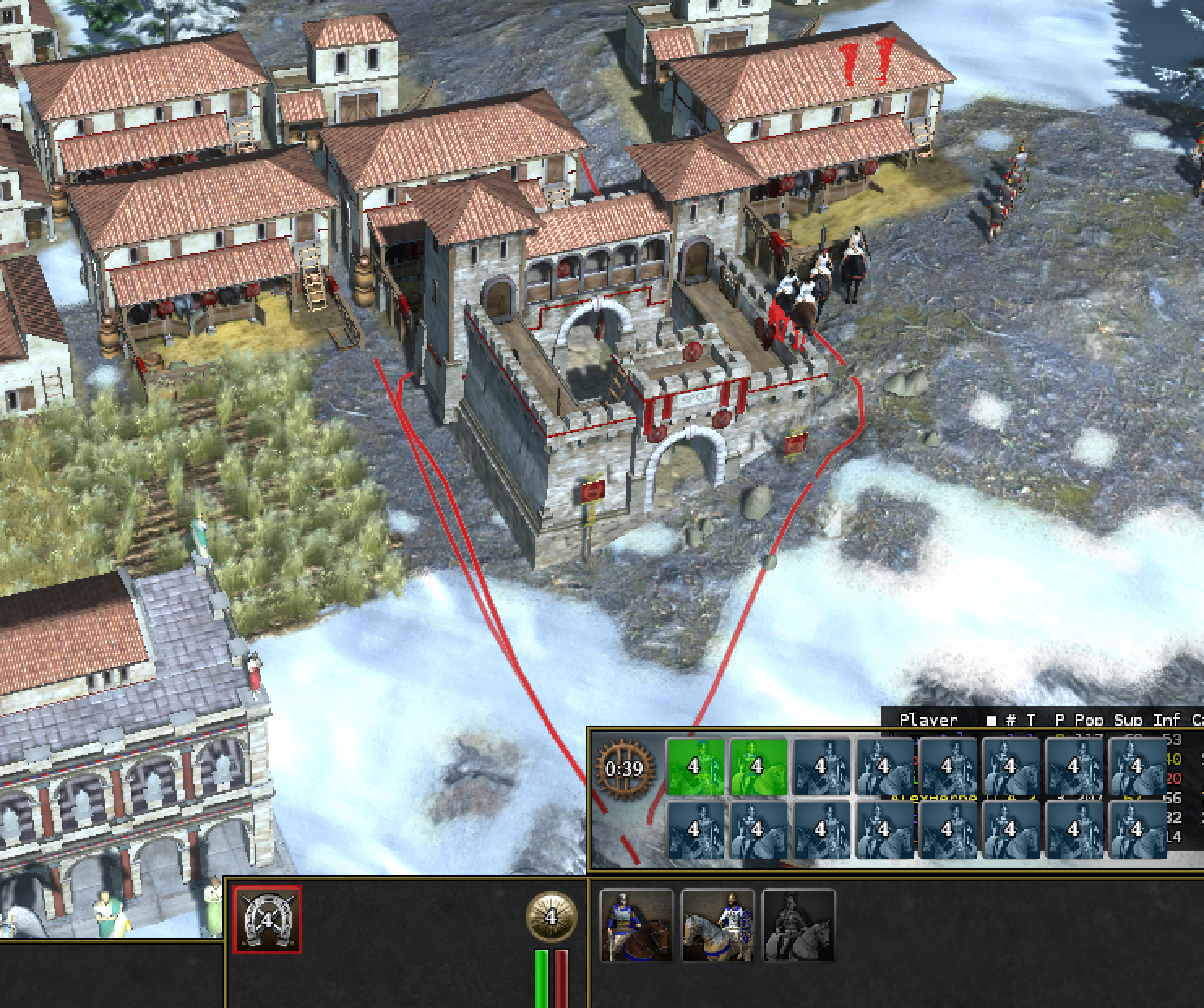The height and width of the screenshot is (1008, 1204).
Task: Click the greyed-out cavalry unit icon
Action: 798,925
